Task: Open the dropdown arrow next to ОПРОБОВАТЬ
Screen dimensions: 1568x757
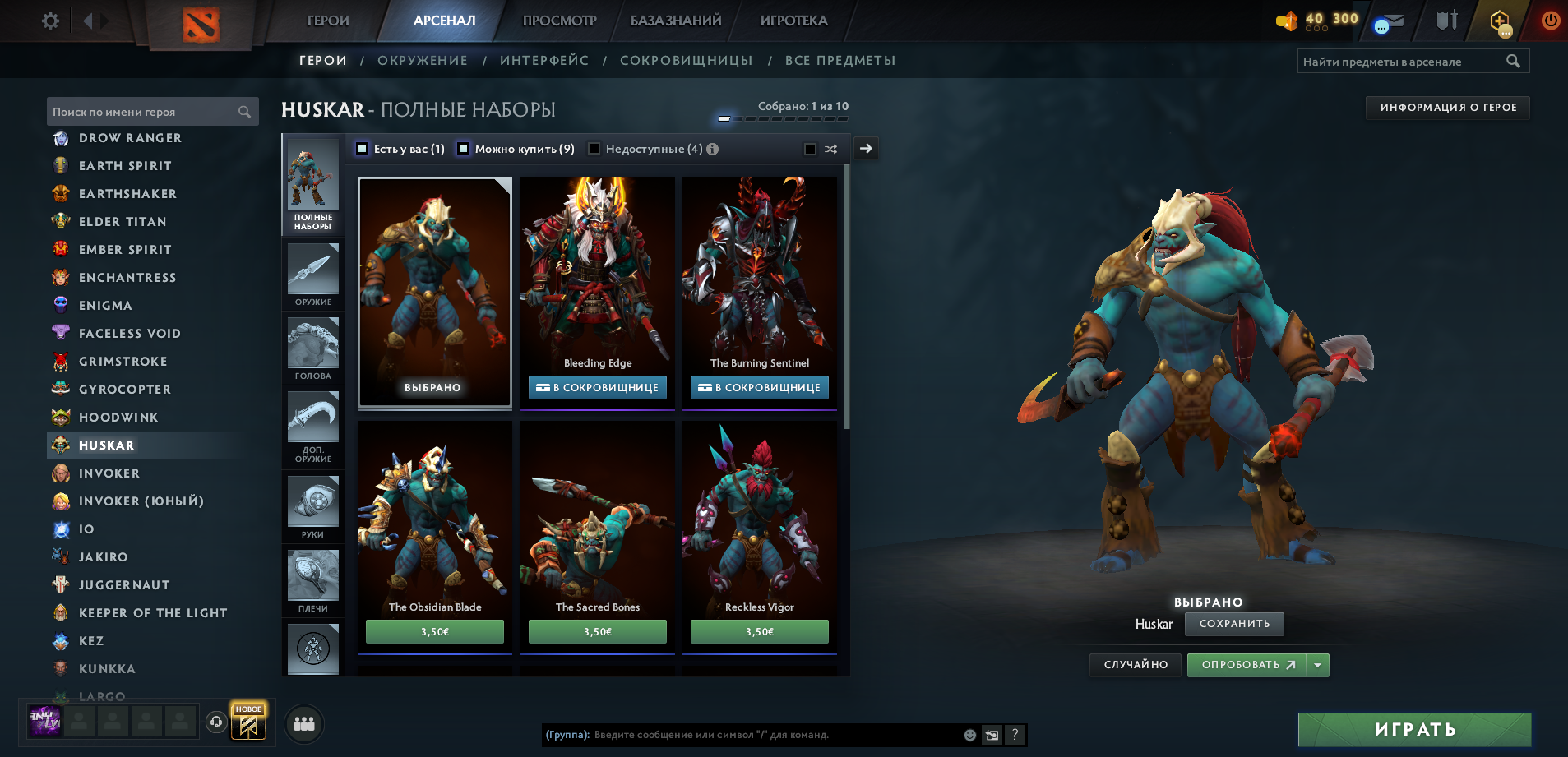Action: point(1318,665)
